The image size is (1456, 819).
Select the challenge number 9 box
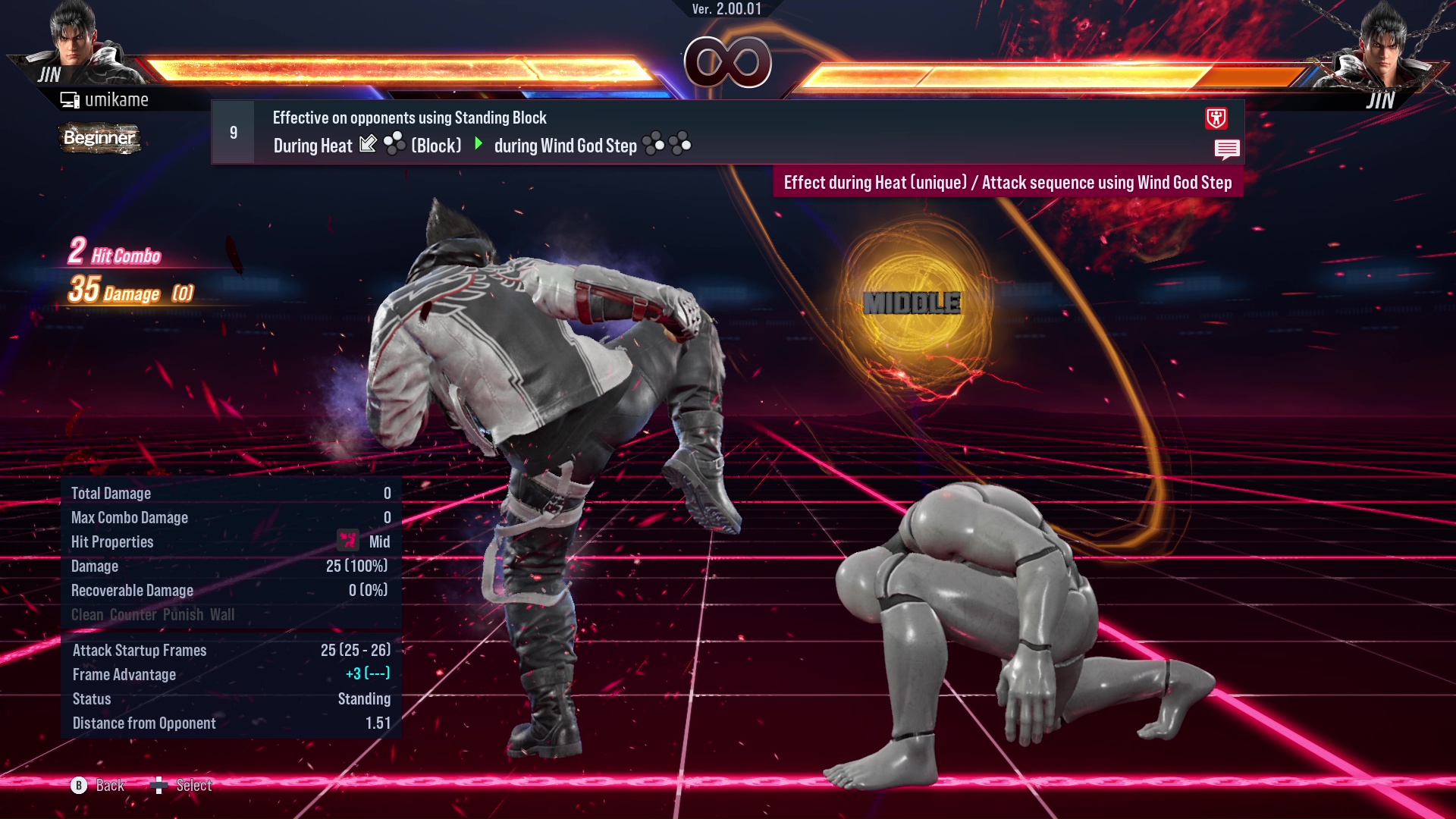pyautogui.click(x=232, y=133)
